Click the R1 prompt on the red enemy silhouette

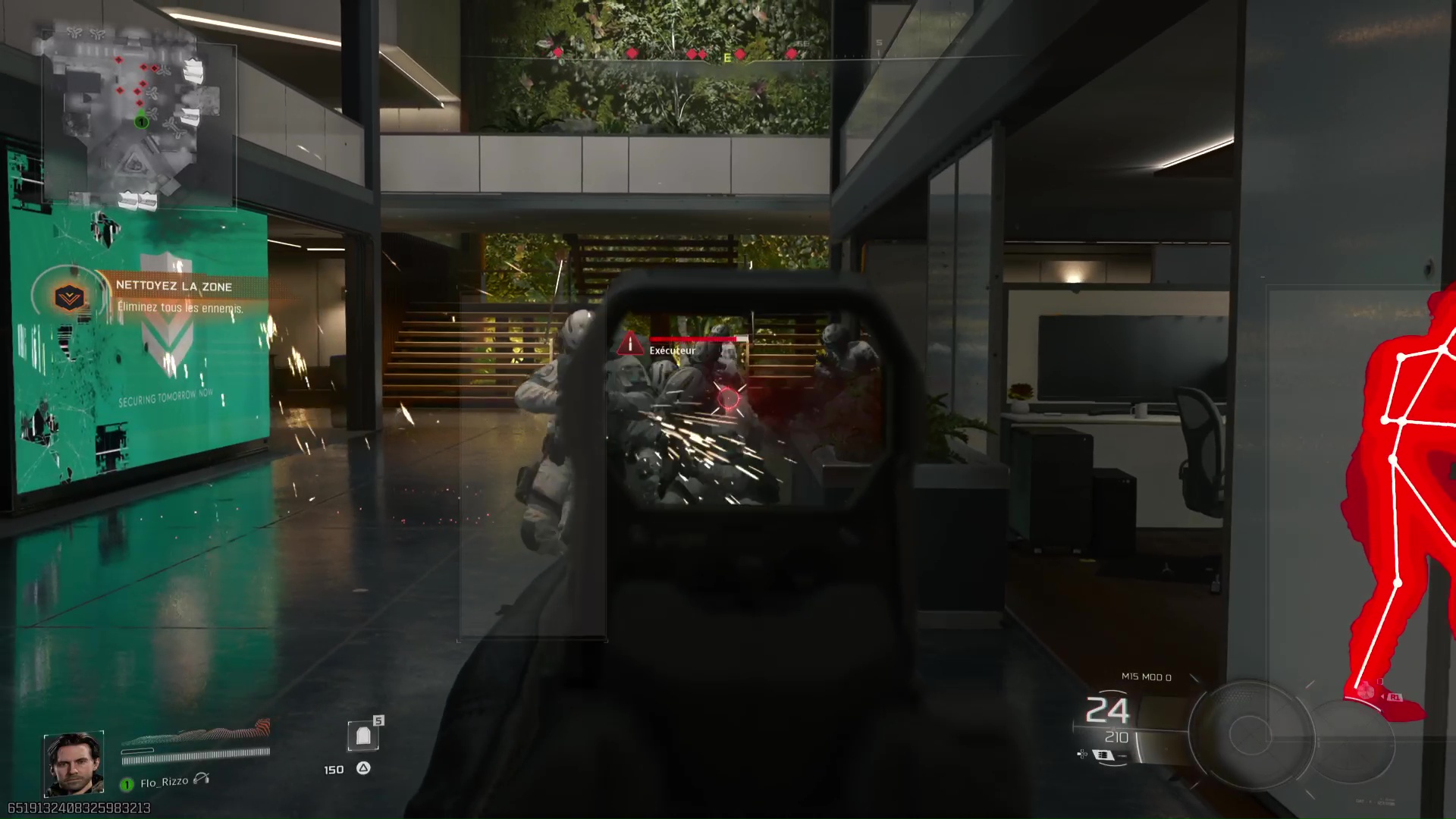[1394, 696]
